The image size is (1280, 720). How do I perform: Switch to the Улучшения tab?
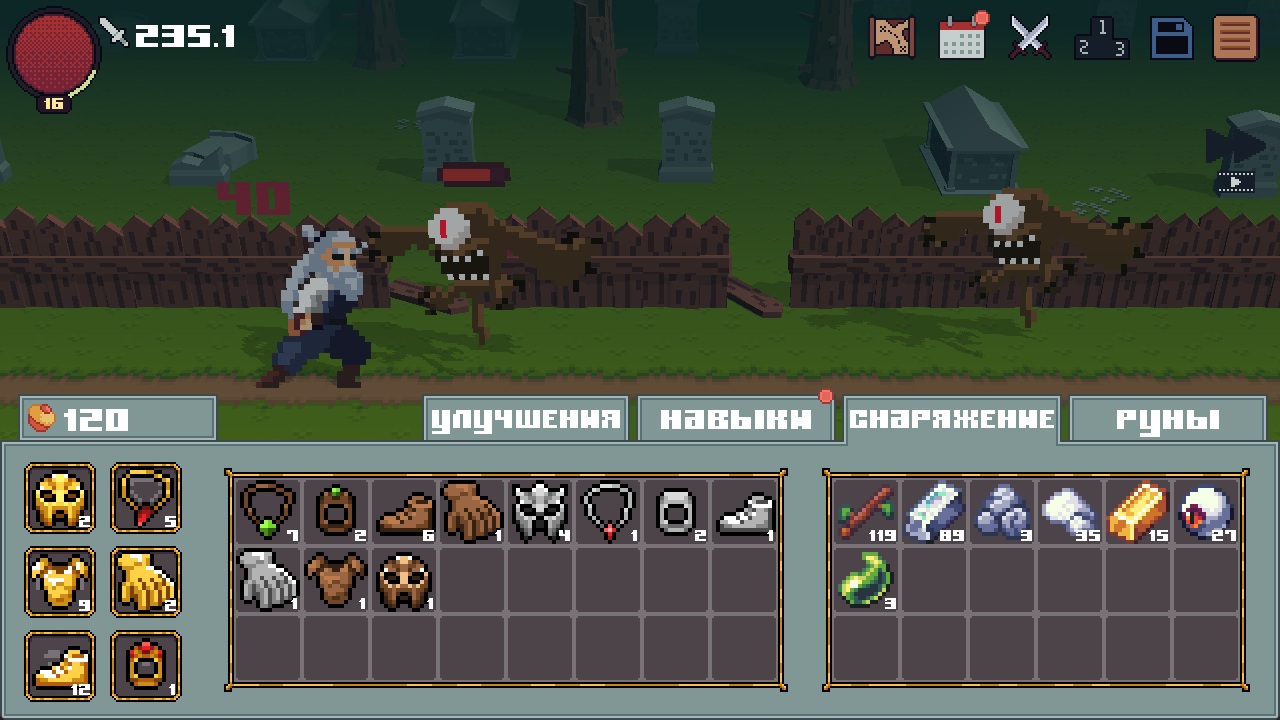click(x=526, y=419)
